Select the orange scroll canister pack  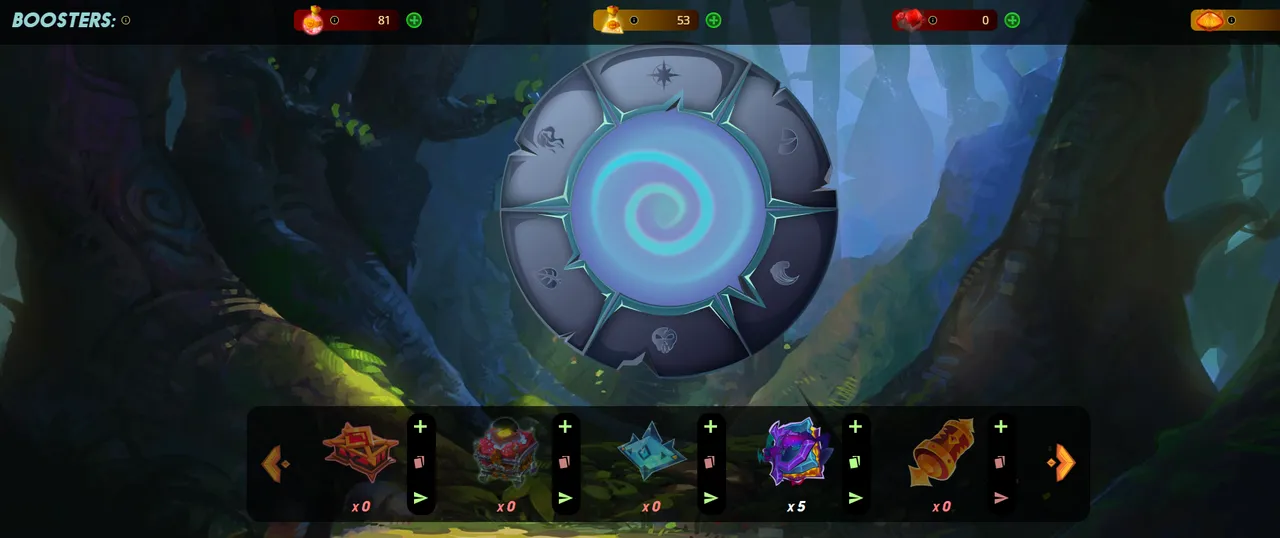point(941,452)
